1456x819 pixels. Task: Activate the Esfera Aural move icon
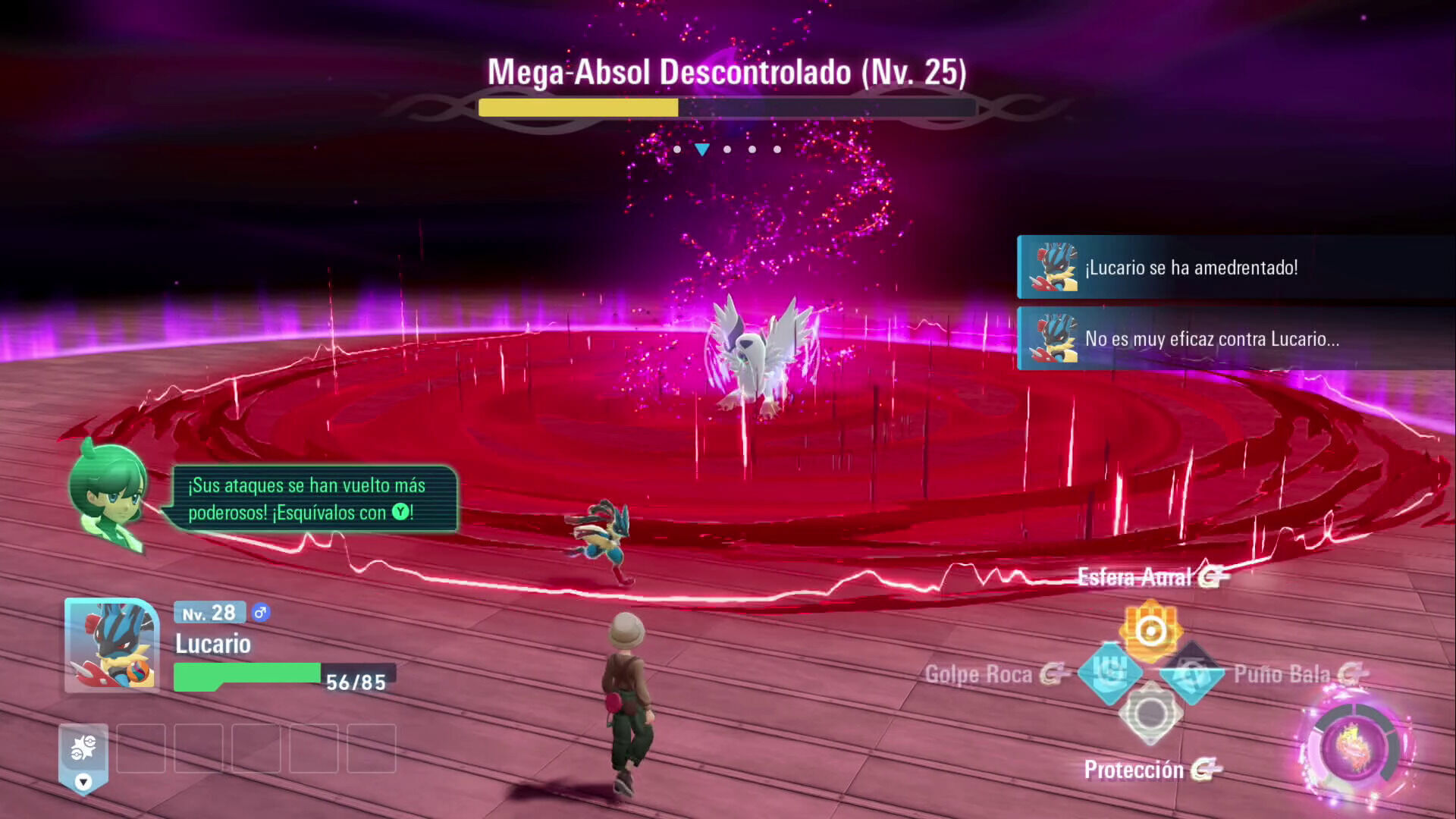pyautogui.click(x=1150, y=631)
